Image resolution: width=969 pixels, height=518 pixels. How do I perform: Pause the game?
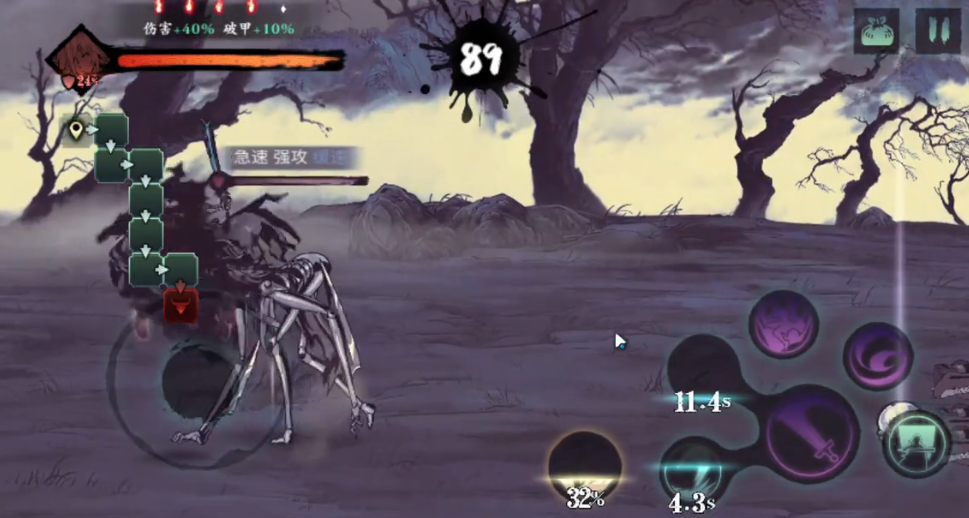[937, 31]
